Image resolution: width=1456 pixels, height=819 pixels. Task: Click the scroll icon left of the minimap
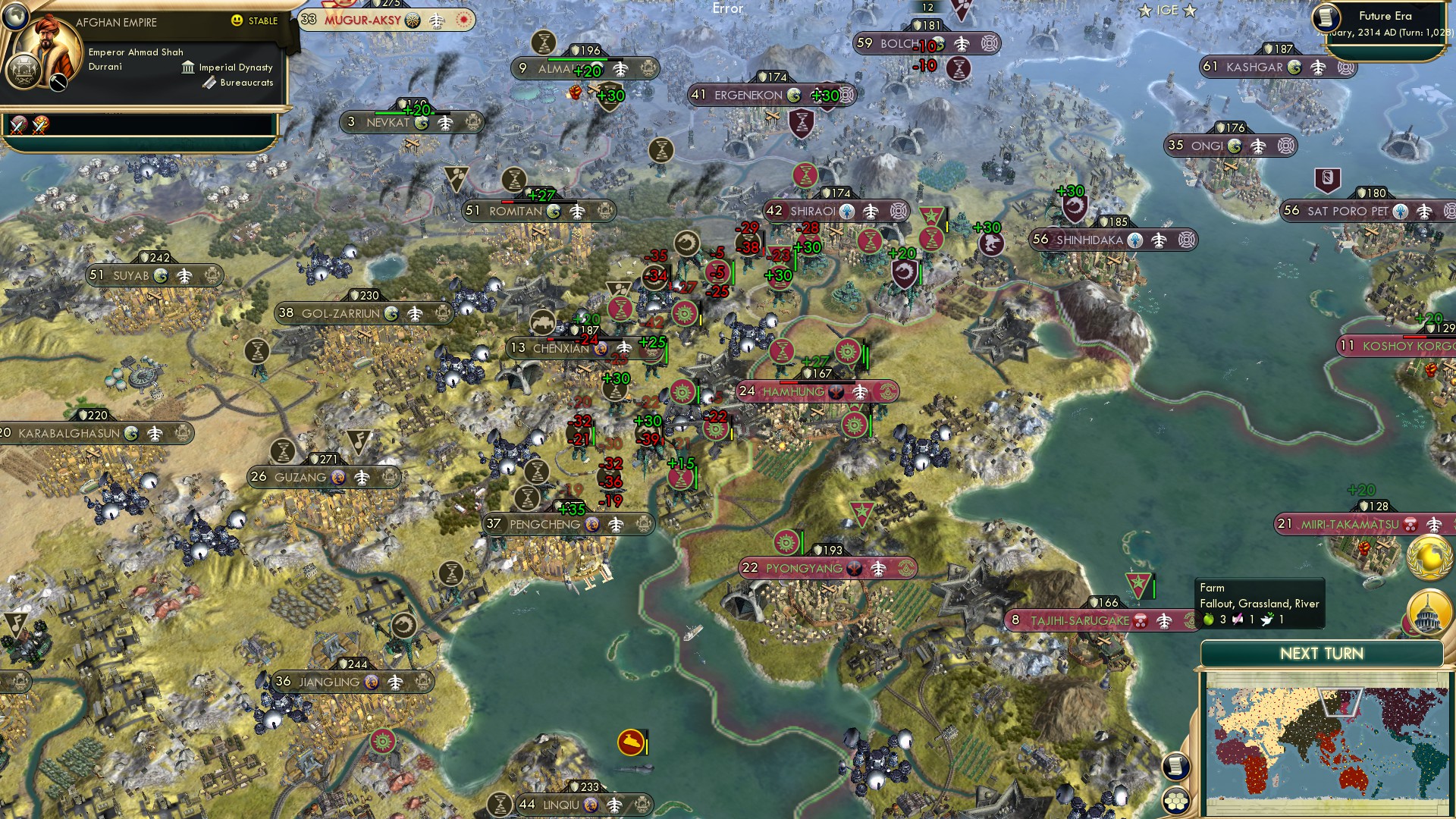(1175, 766)
